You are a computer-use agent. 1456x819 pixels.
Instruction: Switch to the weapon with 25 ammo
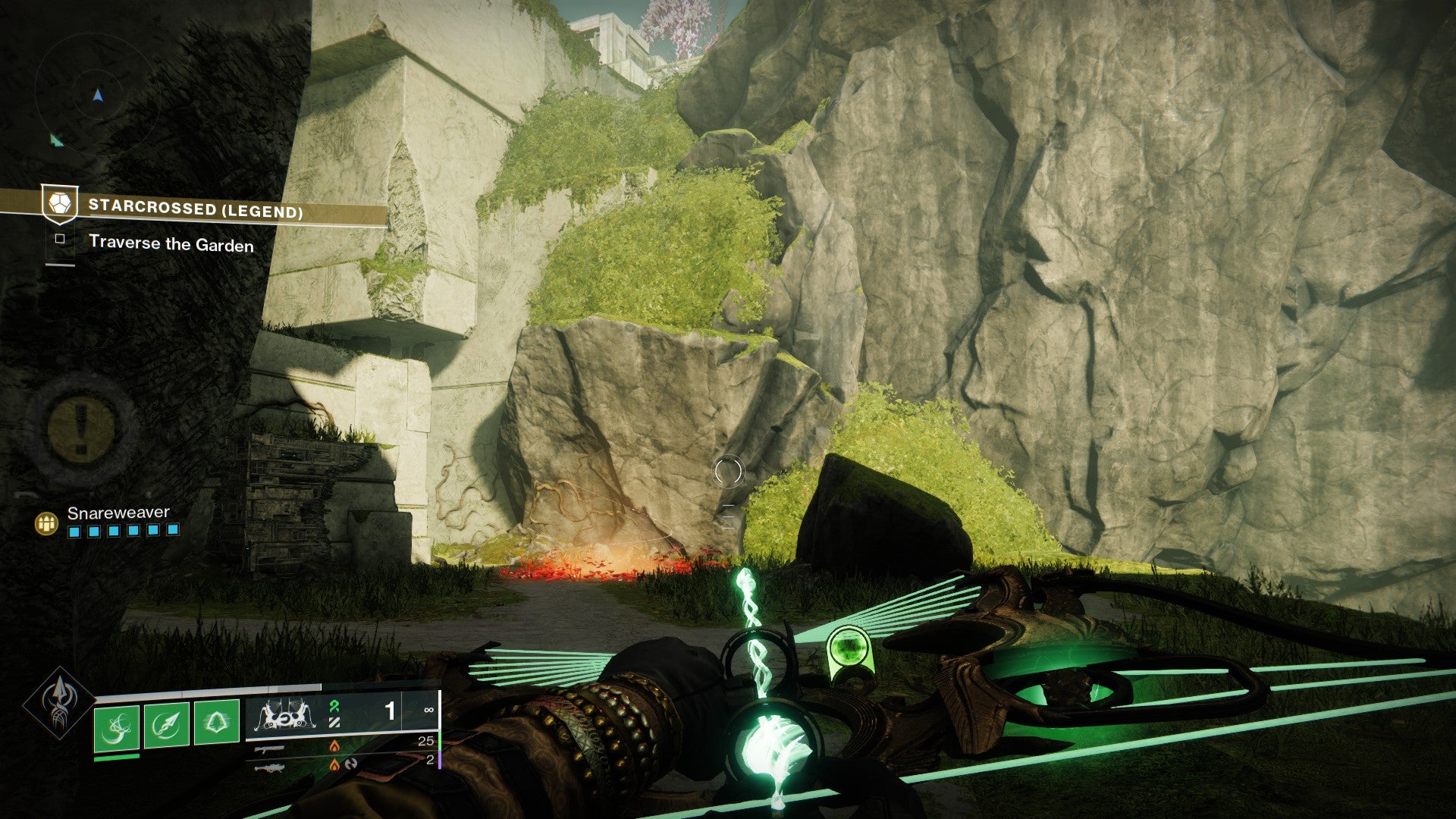[x=270, y=748]
